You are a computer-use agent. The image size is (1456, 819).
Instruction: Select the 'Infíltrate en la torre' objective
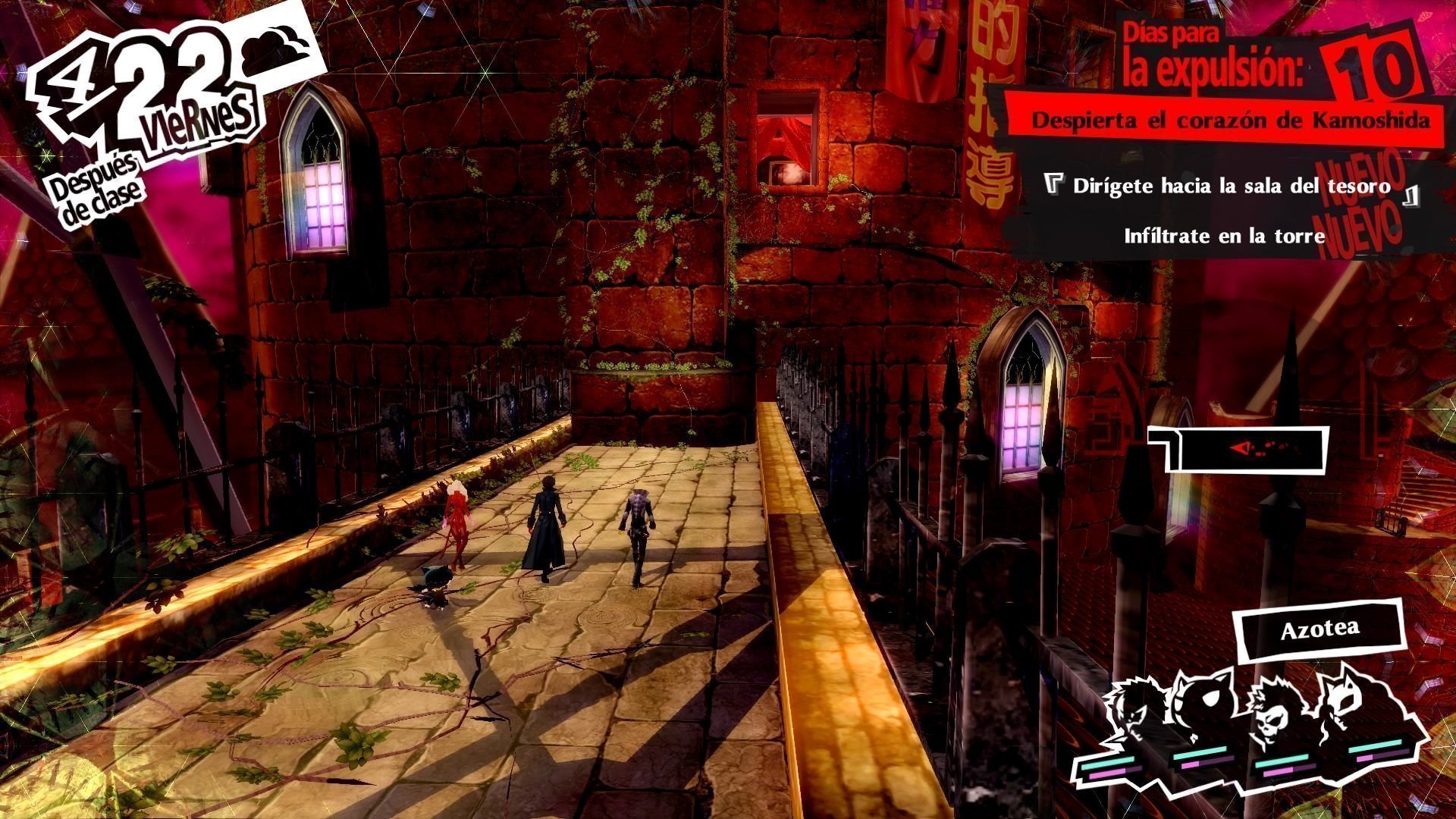click(x=1224, y=236)
